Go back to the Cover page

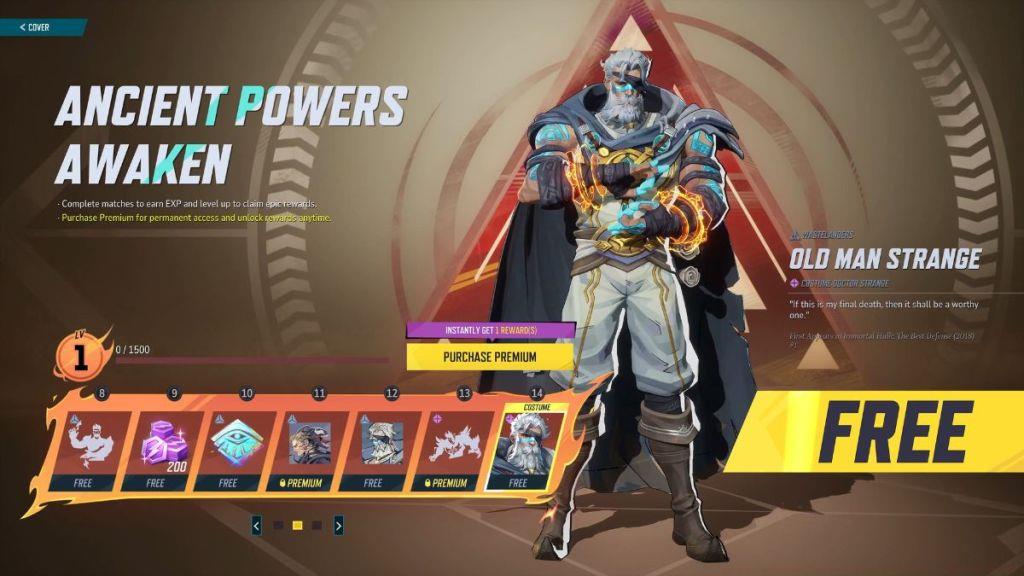(x=38, y=27)
